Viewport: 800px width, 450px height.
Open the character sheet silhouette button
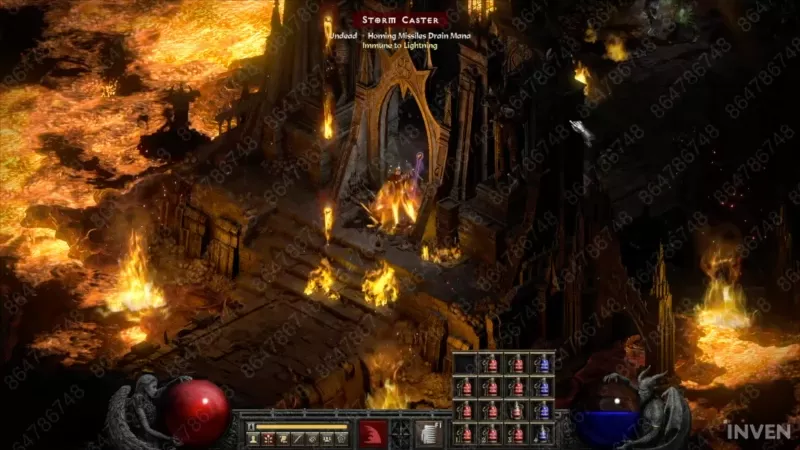(x=253, y=438)
